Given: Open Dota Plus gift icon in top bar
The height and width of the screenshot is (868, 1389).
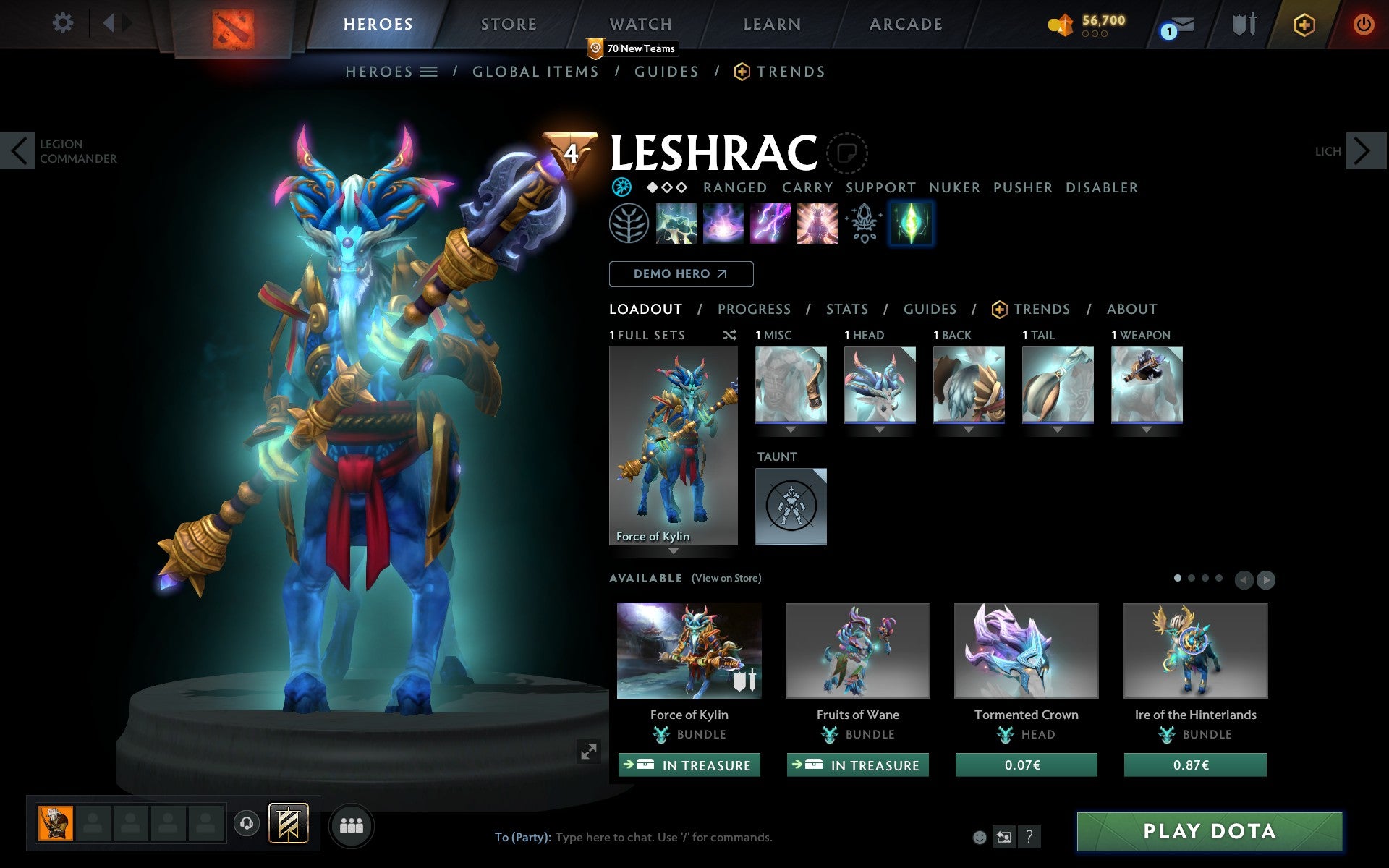Looking at the screenshot, I should pos(1303,24).
